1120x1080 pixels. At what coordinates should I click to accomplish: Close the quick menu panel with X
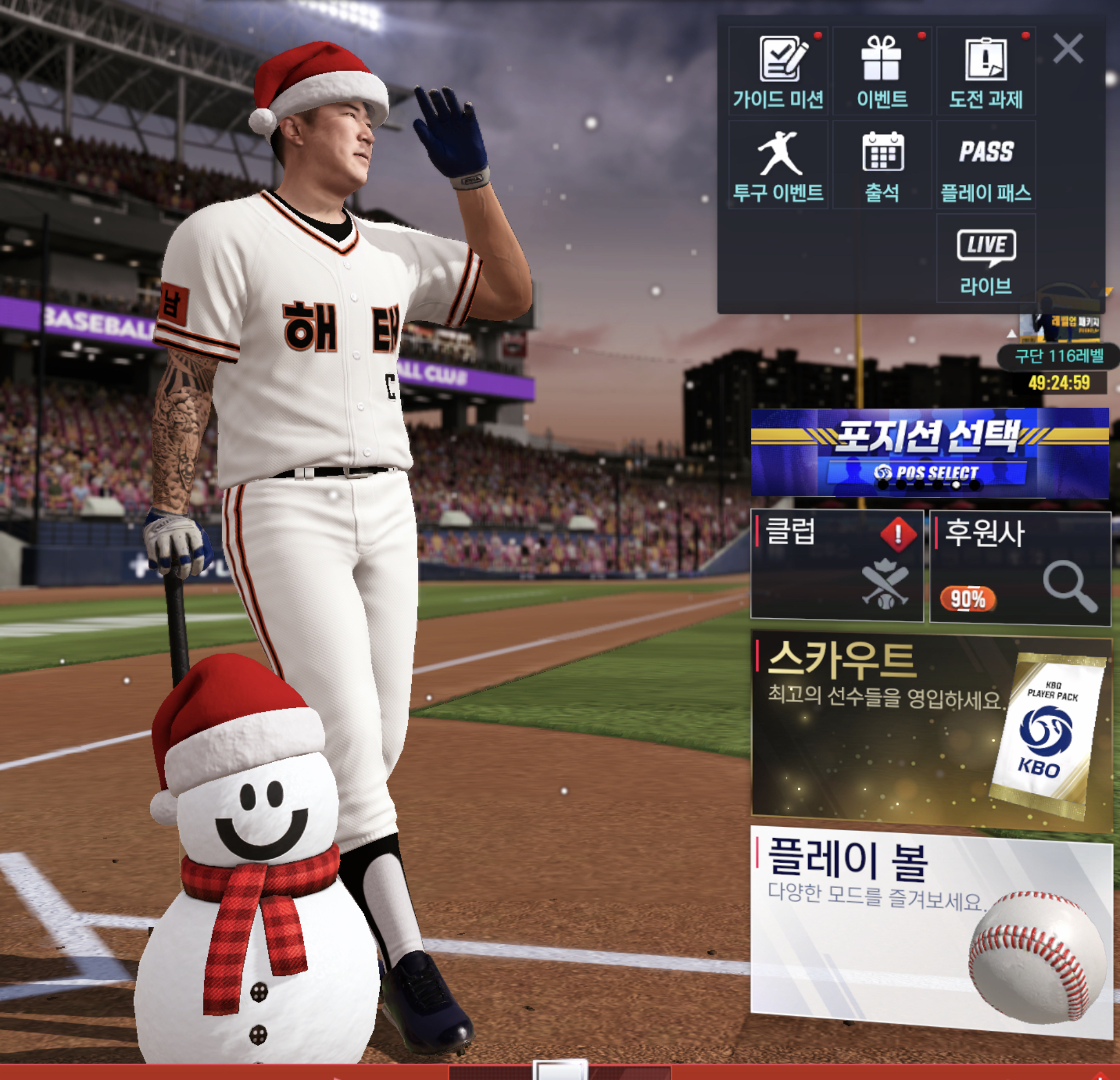click(1067, 49)
